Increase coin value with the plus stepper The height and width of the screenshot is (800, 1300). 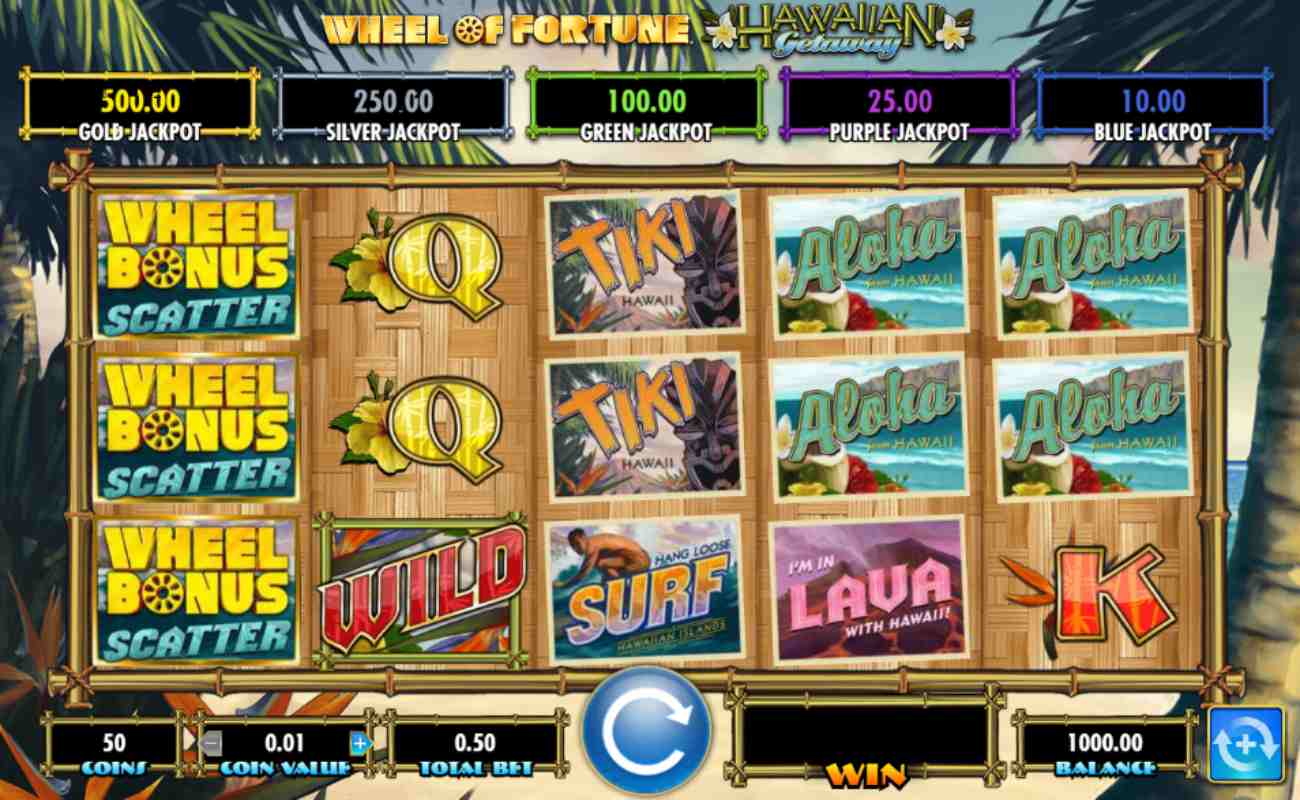click(x=358, y=743)
